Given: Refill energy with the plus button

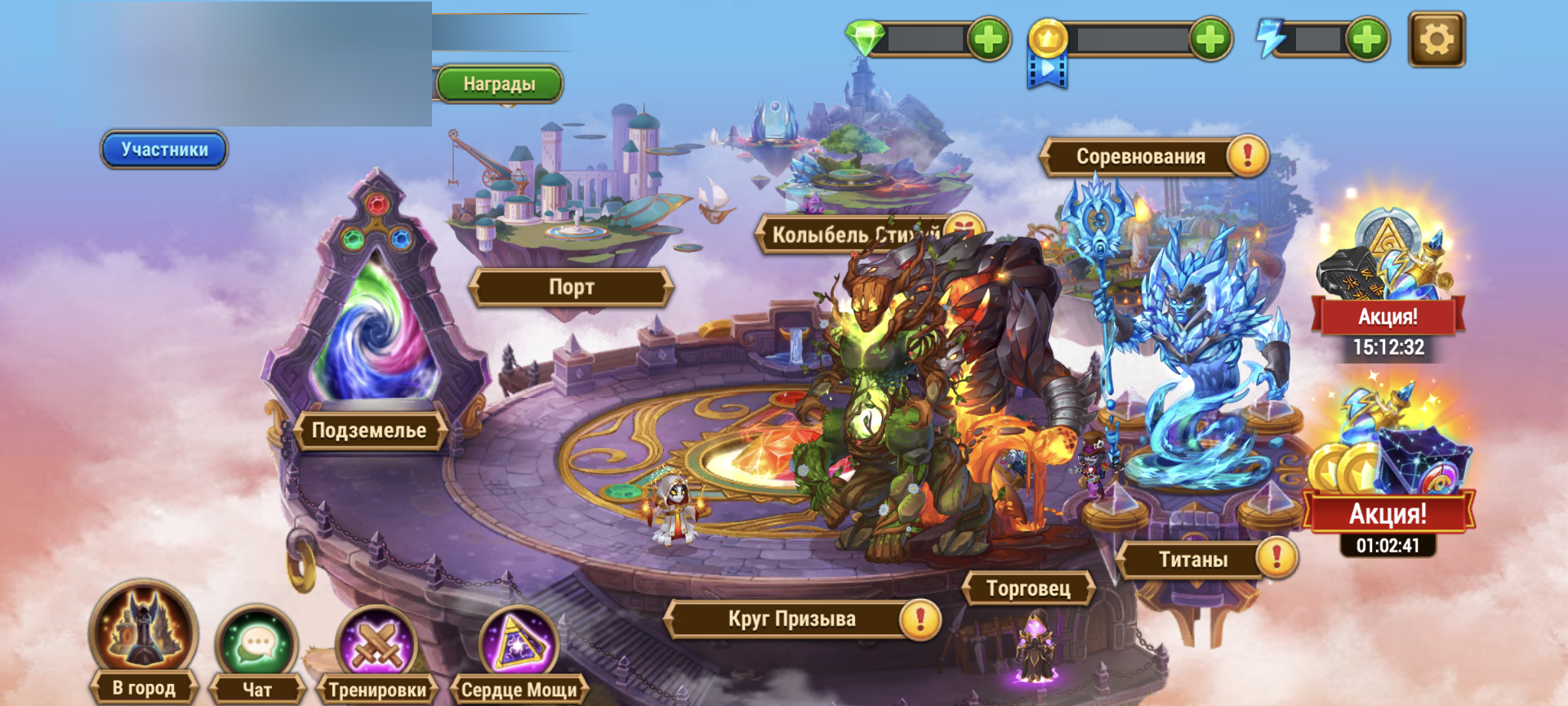Looking at the screenshot, I should click(1367, 39).
